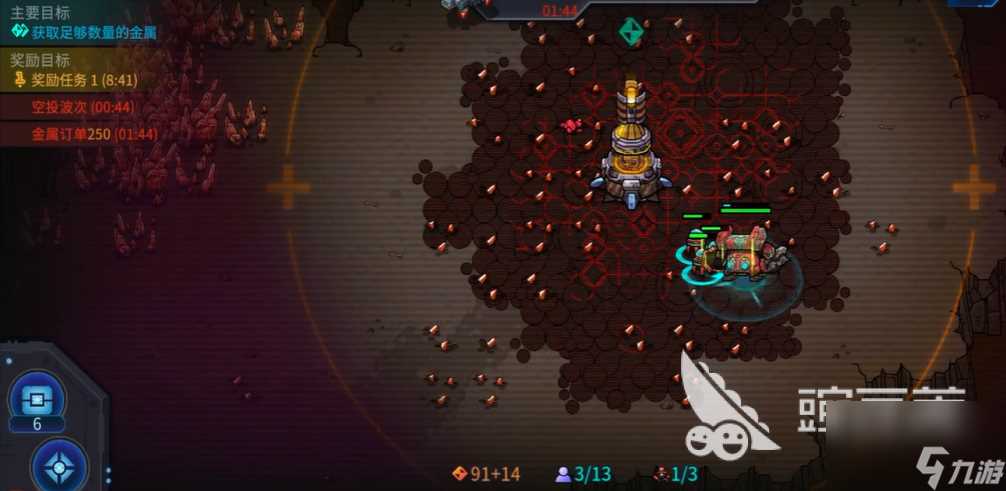The width and height of the screenshot is (1006, 491).
Task: Activate the blue square ability showing 6
Action: 37,398
